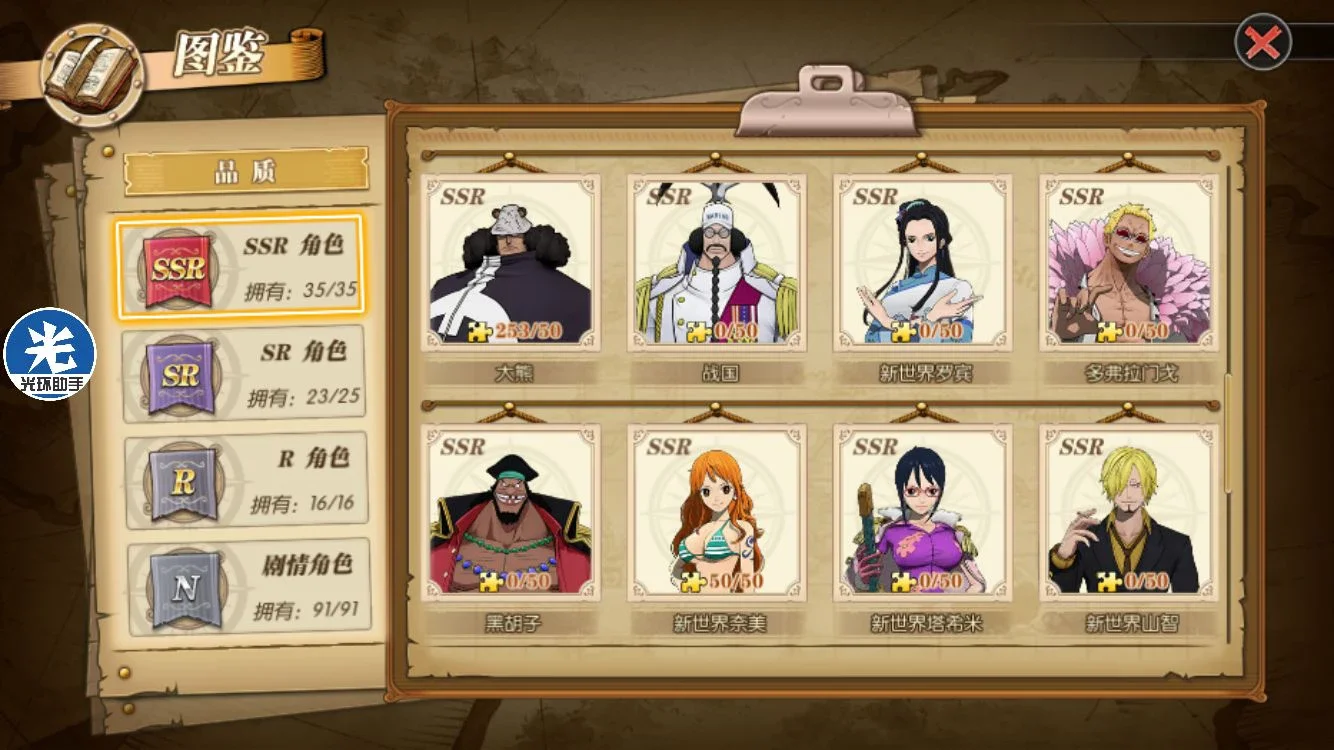Open the 新世界罗宾 character card
This screenshot has height=750, width=1334.
(x=923, y=264)
